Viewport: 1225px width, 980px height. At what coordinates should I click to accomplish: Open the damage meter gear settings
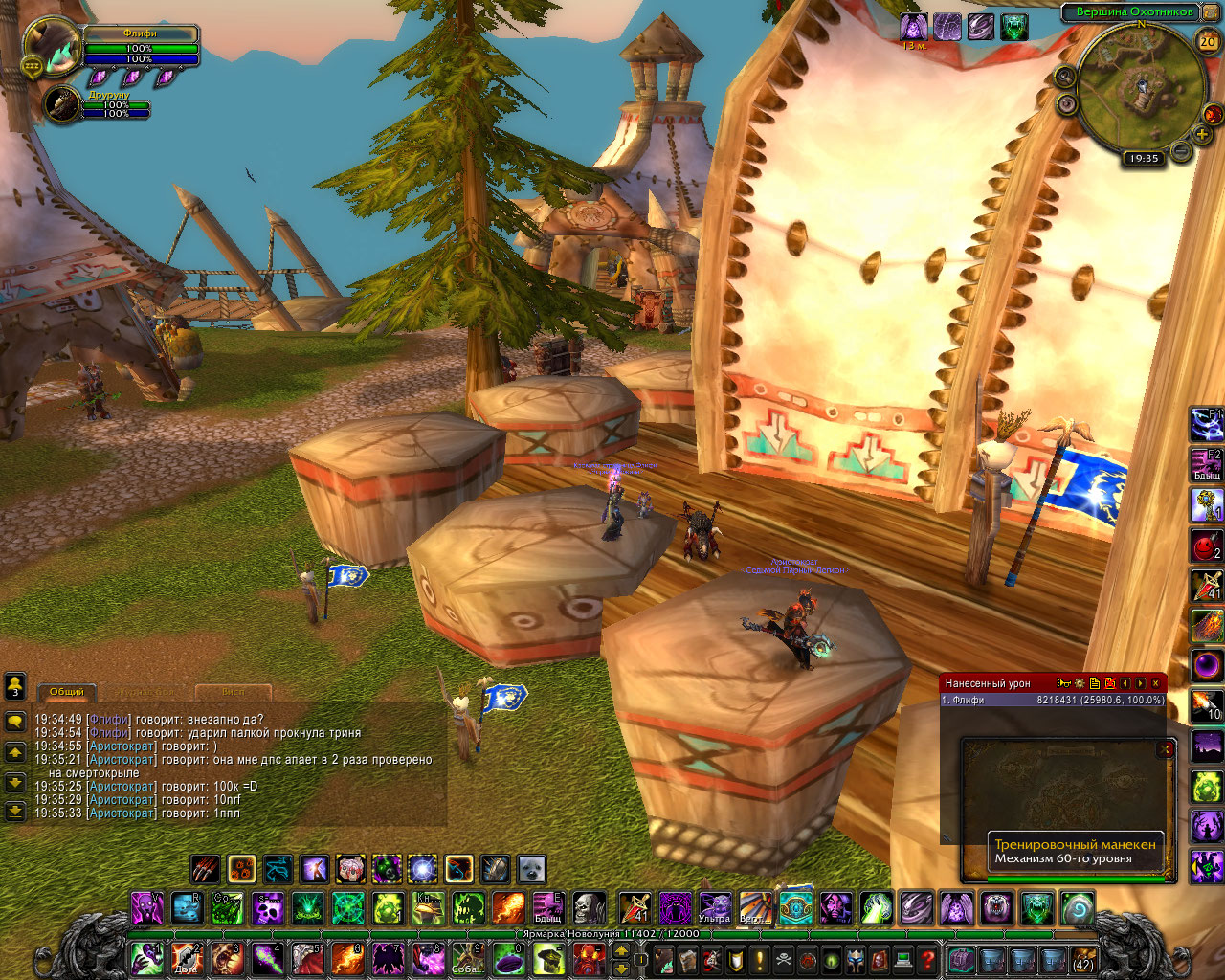pos(1080,683)
